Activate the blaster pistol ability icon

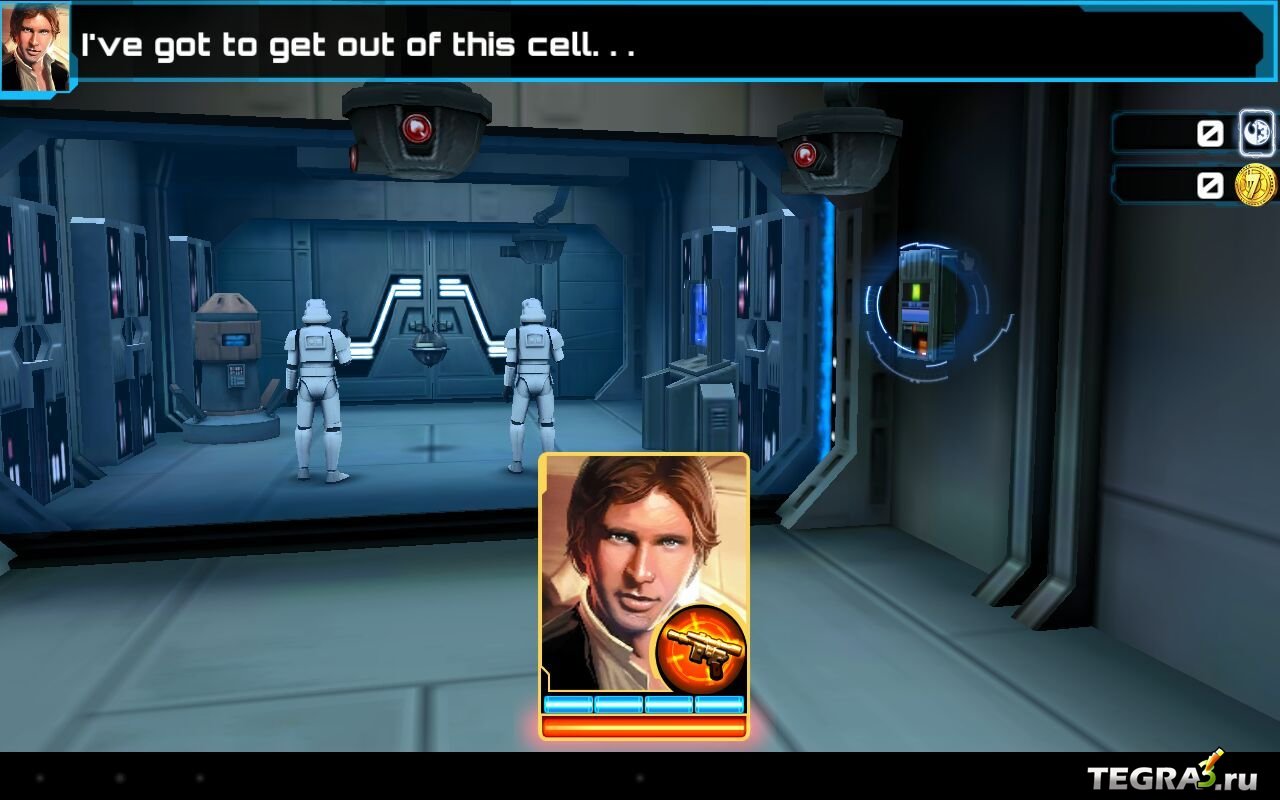702,647
